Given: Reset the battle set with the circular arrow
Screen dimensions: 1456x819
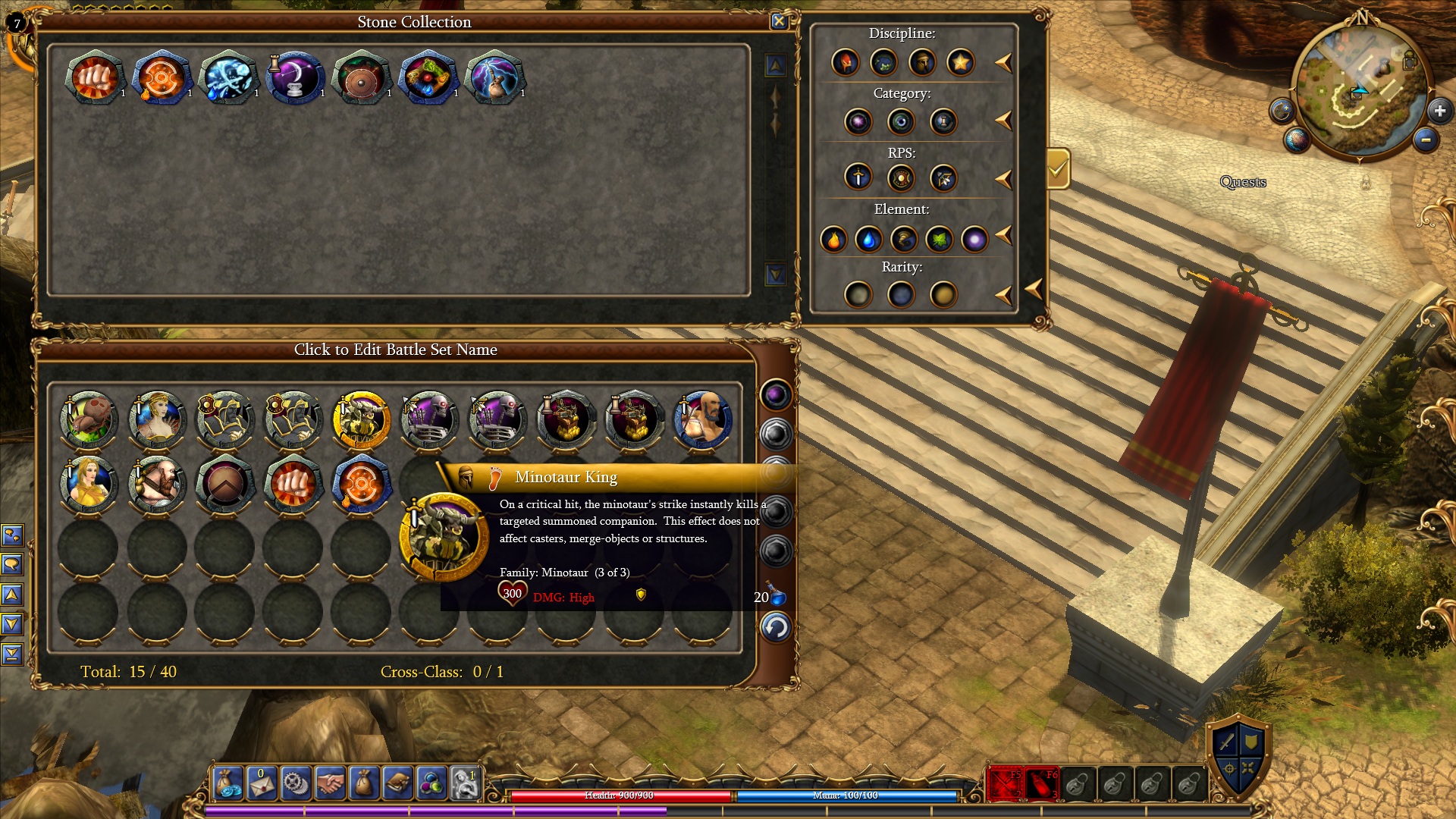Looking at the screenshot, I should (775, 628).
